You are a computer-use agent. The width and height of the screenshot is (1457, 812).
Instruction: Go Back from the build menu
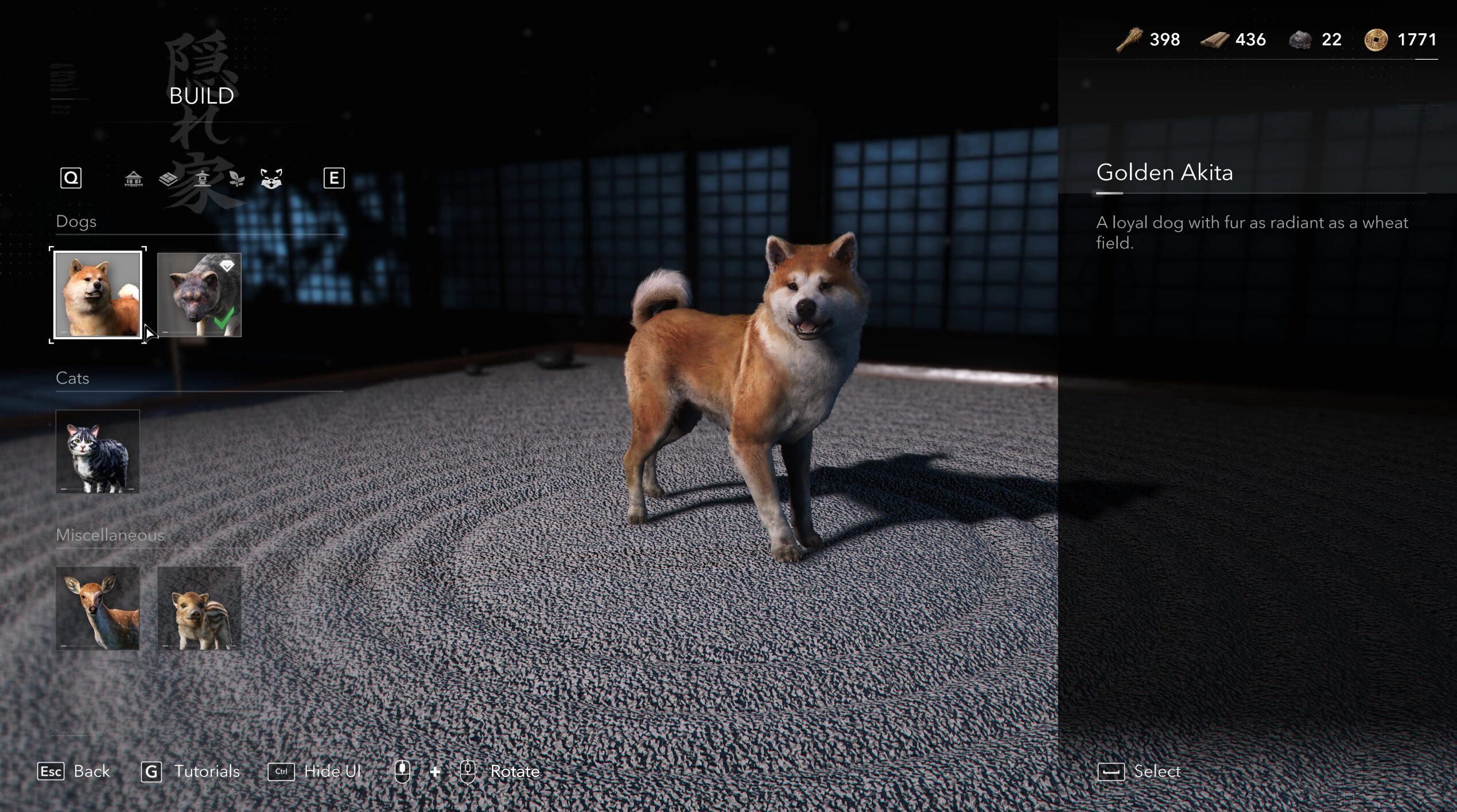73,771
